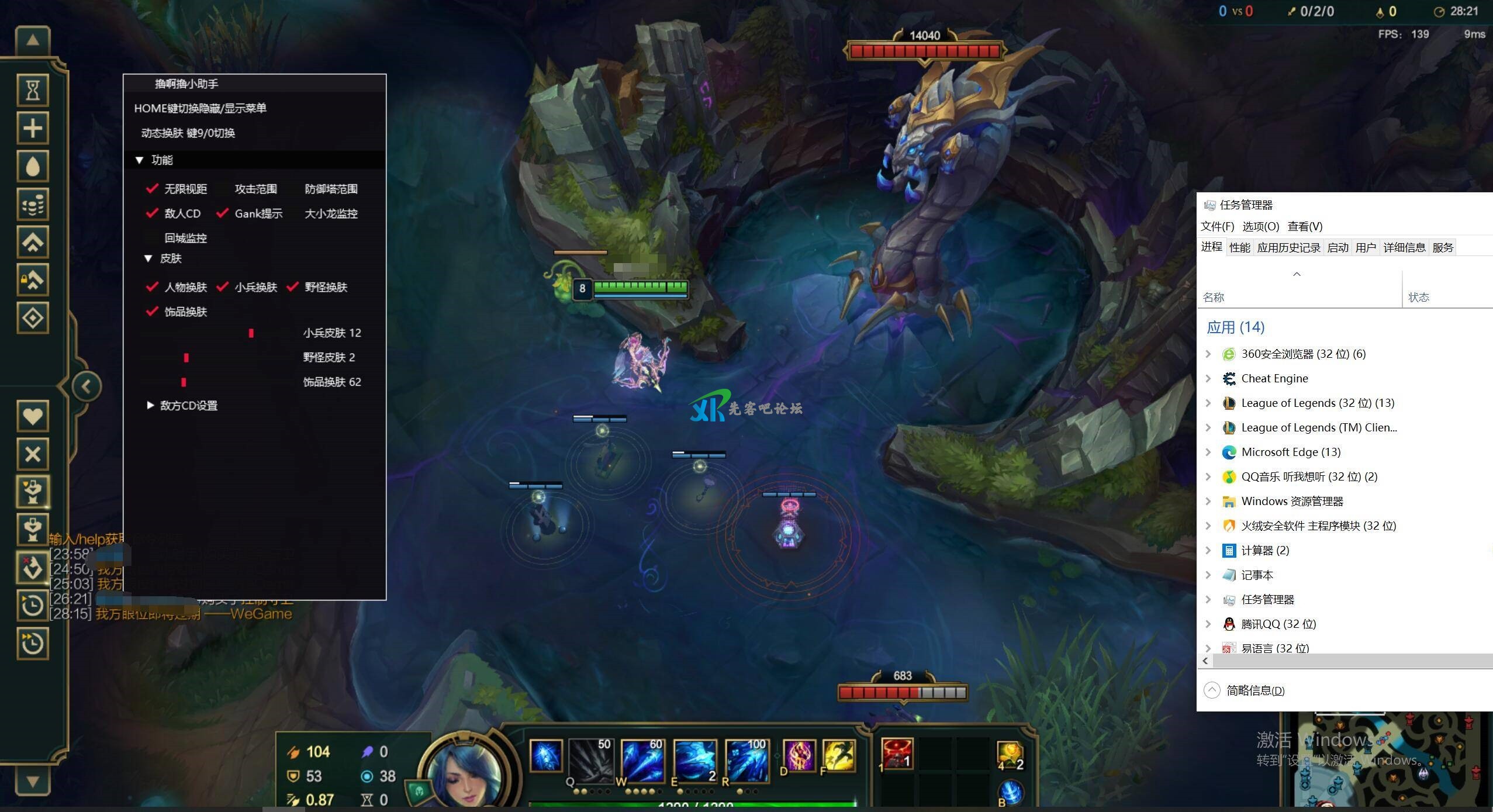Cast the R ultimate ability
The width and height of the screenshot is (1493, 812).
click(x=746, y=761)
